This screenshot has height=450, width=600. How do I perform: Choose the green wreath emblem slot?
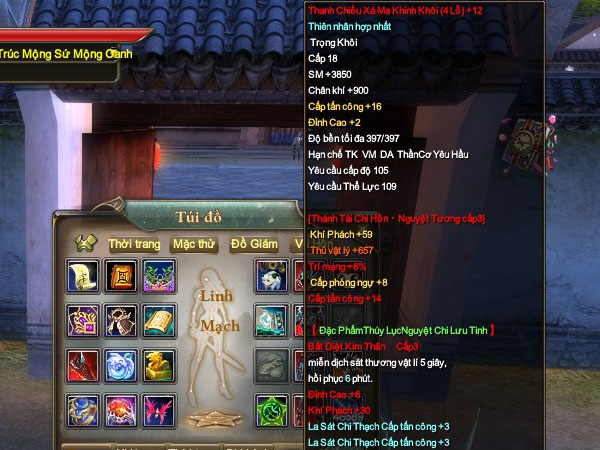(159, 275)
